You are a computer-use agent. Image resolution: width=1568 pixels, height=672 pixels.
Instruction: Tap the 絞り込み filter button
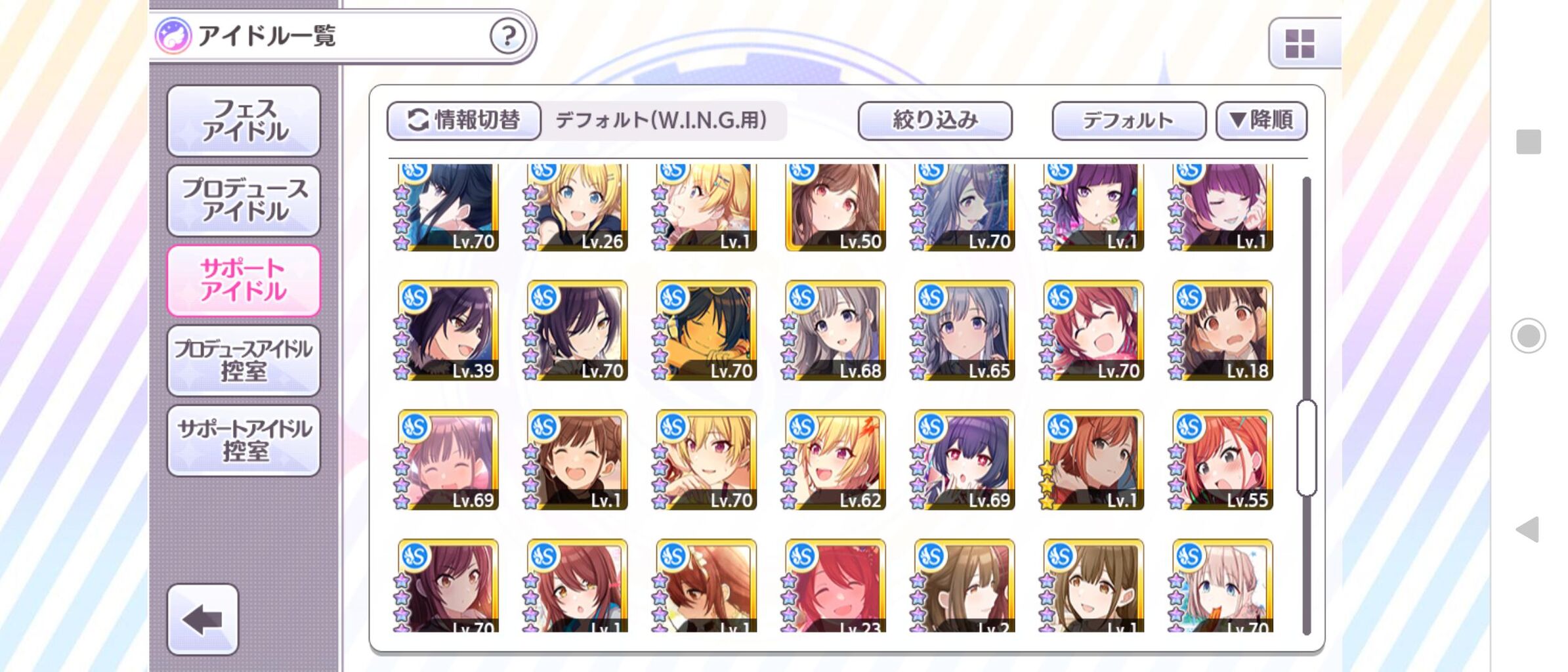coord(935,121)
